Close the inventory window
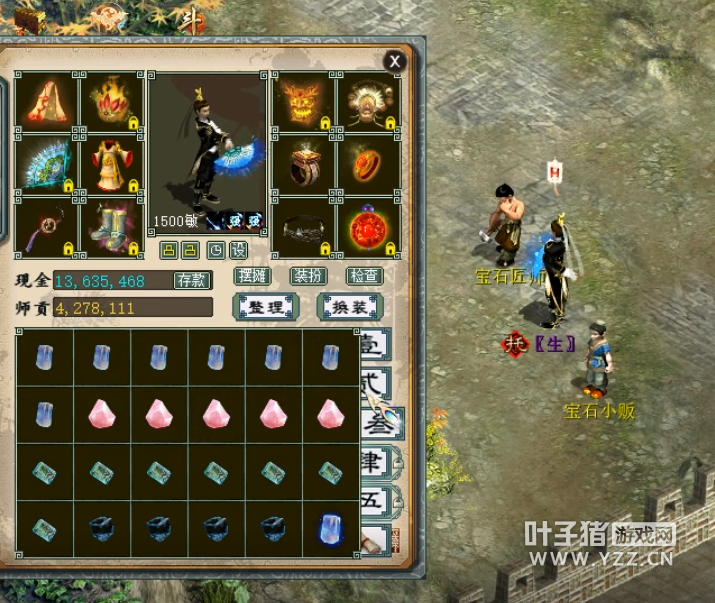 click(396, 61)
